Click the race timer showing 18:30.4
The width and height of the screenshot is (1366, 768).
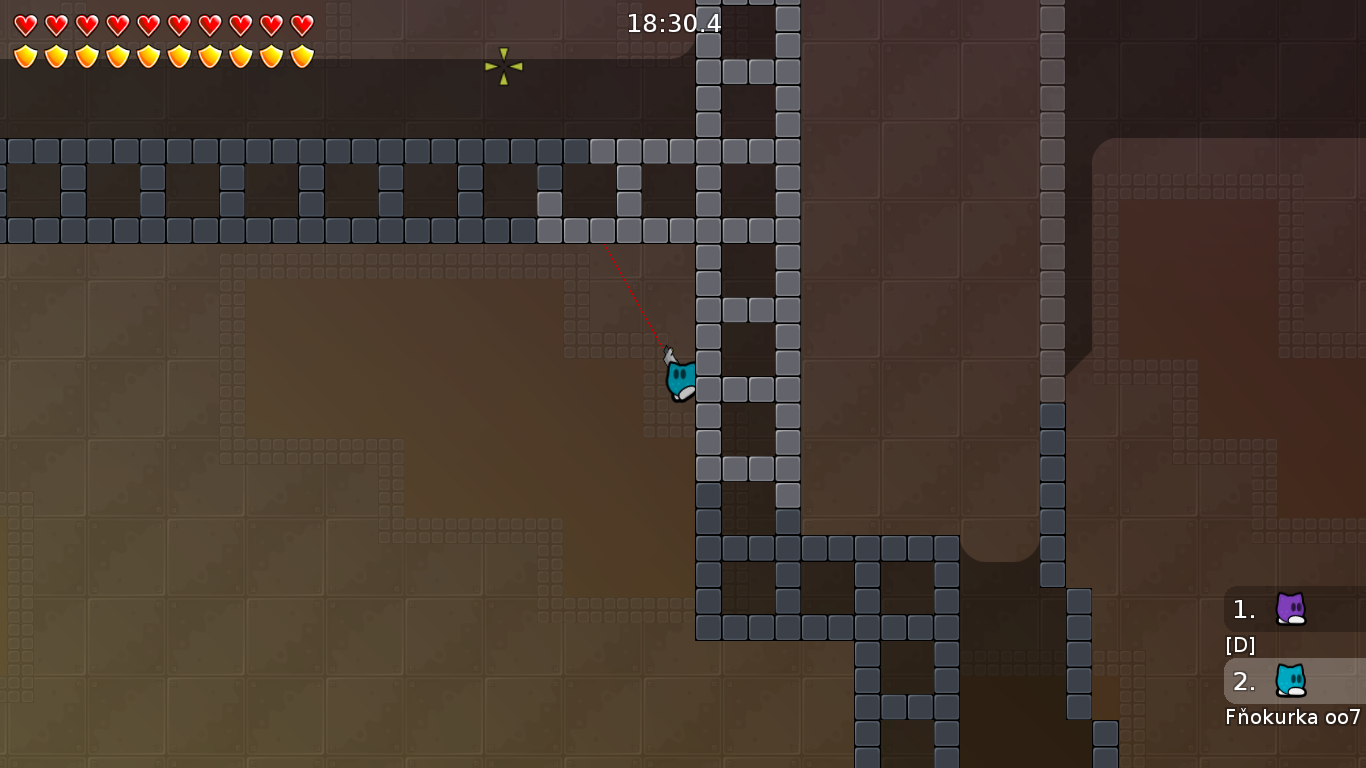coord(672,24)
